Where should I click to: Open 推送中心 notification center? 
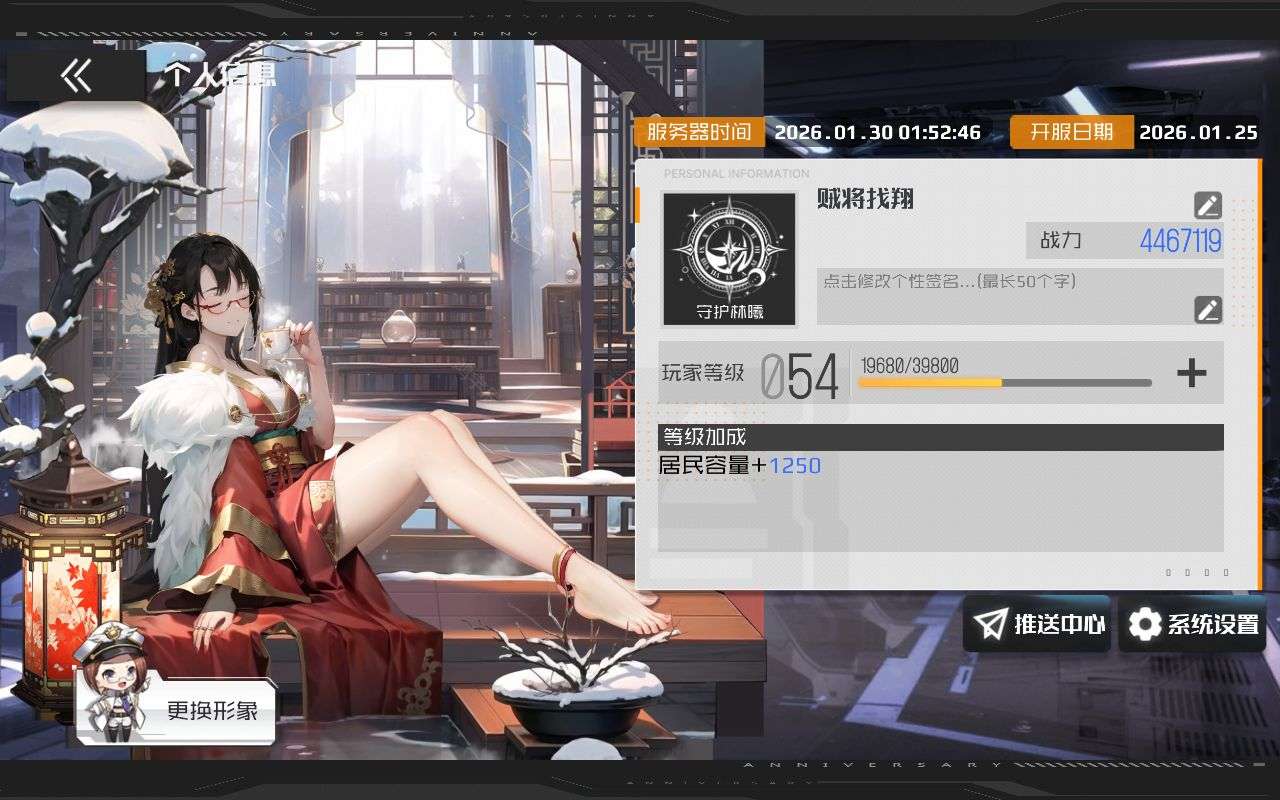click(1036, 624)
